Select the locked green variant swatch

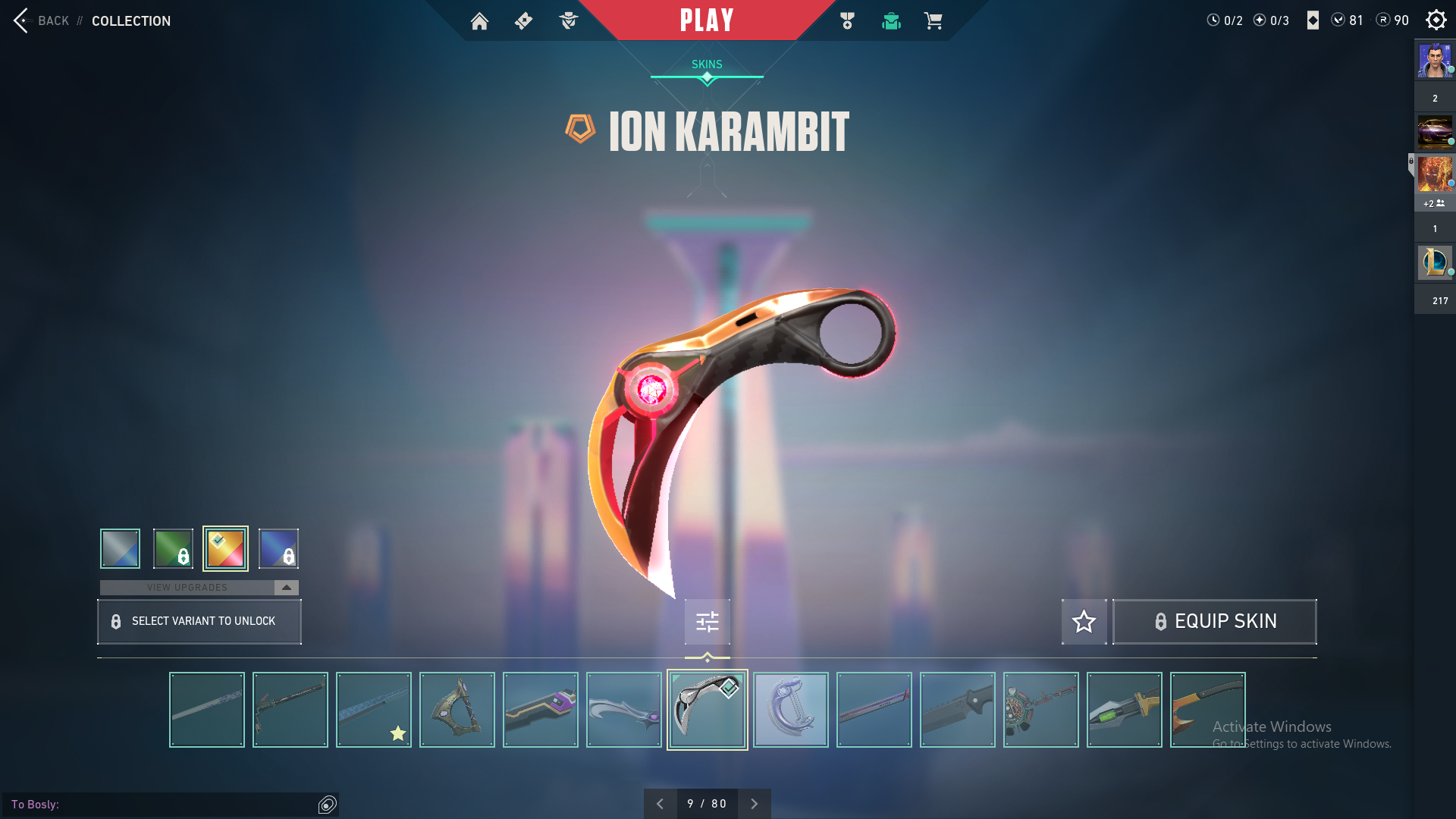(x=173, y=548)
